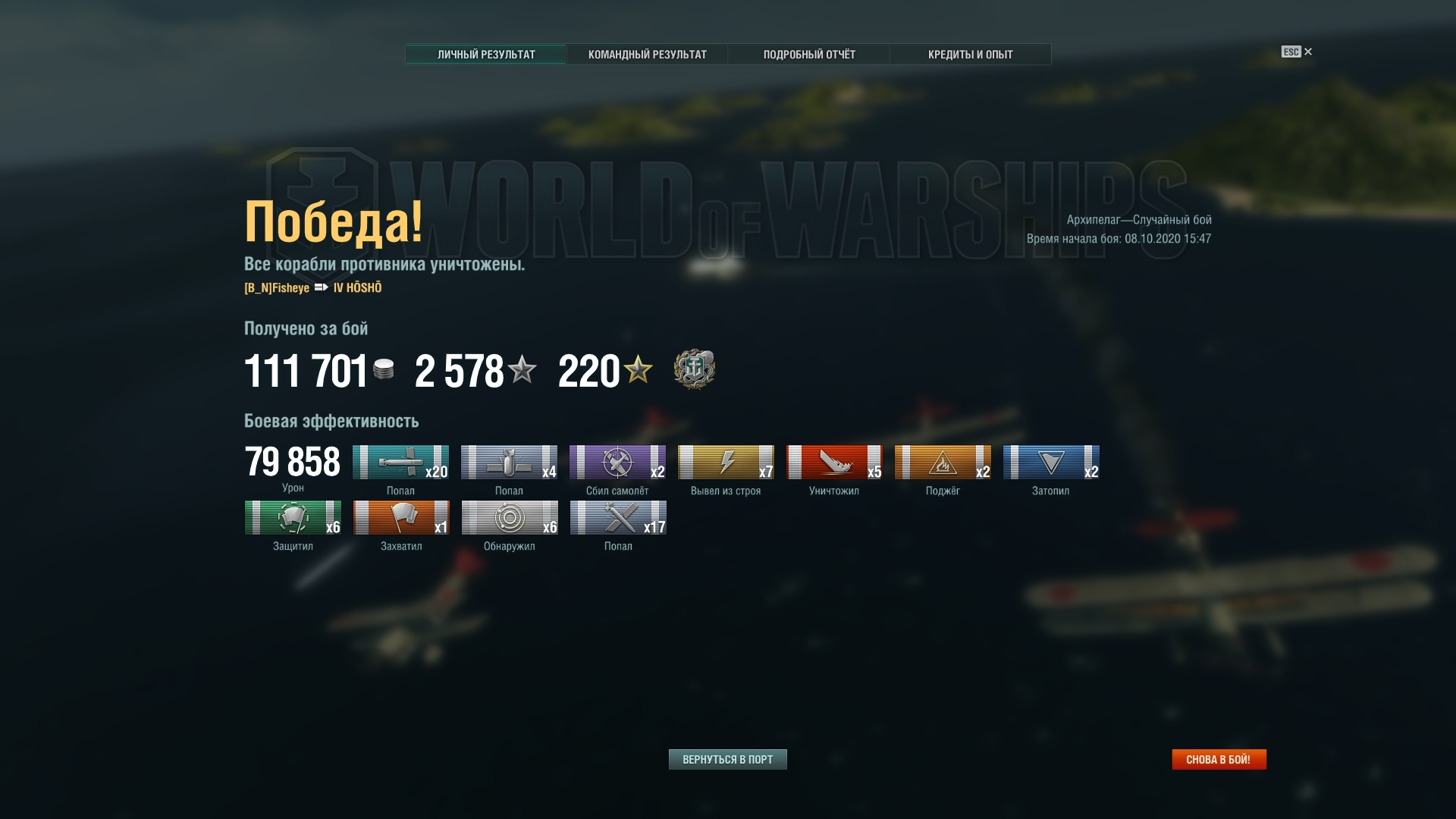The height and width of the screenshot is (819, 1456).
Task: Choose the Обнаружил spotting ribbon
Action: pos(510,518)
